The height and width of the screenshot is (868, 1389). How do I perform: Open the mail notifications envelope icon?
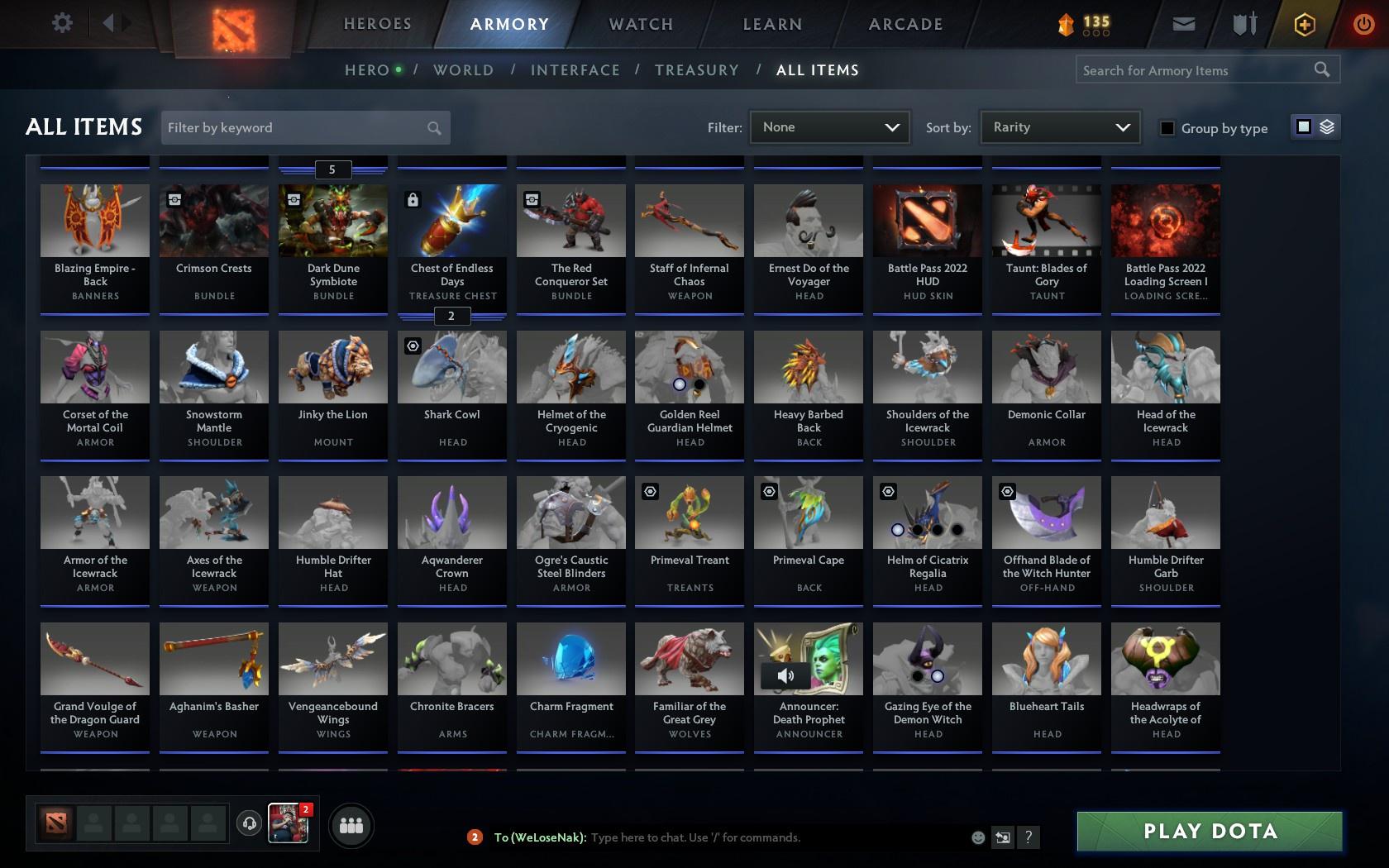[1182, 24]
